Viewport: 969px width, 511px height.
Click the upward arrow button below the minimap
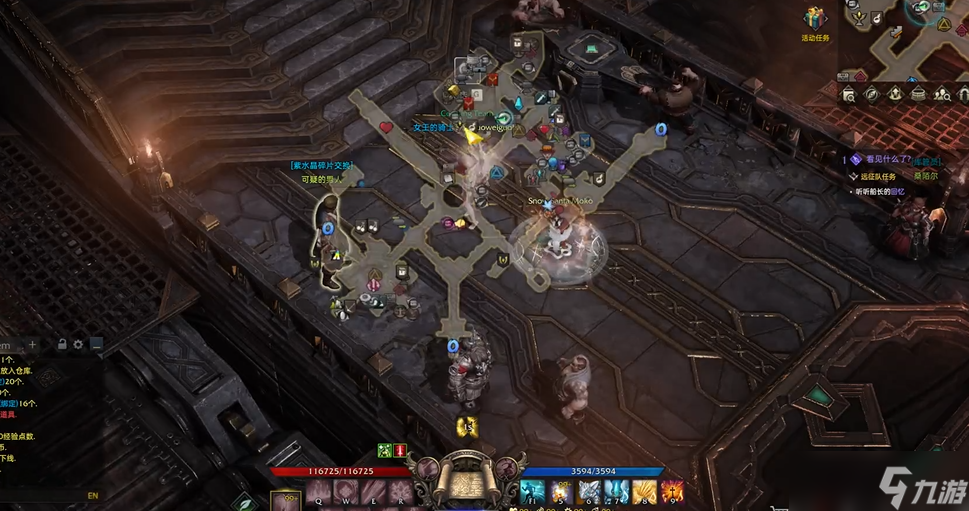[895, 95]
